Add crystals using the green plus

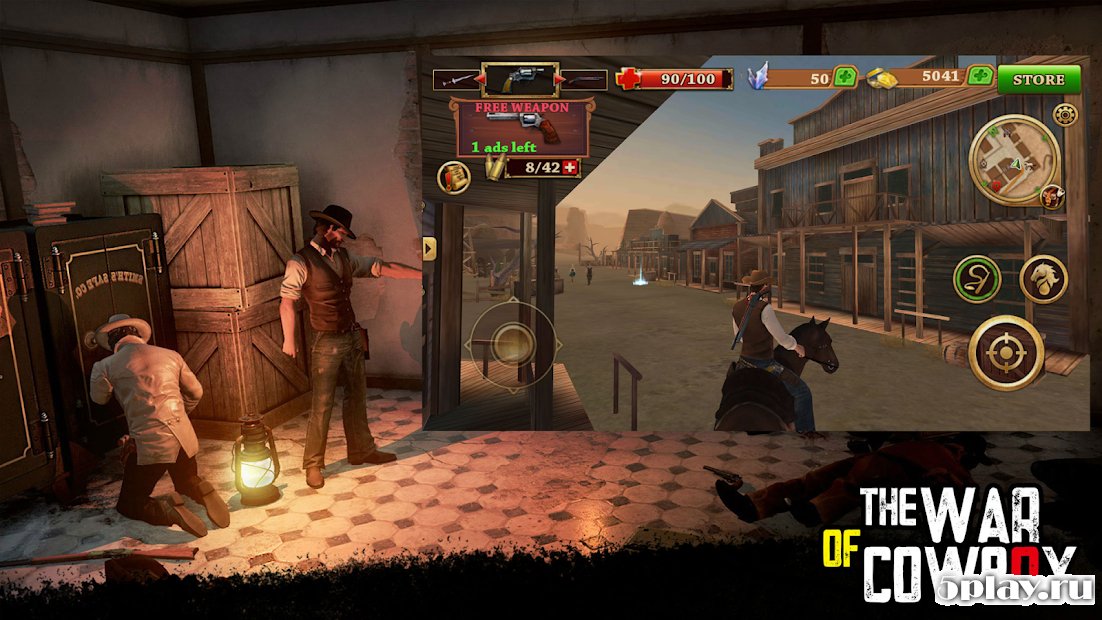click(x=845, y=77)
